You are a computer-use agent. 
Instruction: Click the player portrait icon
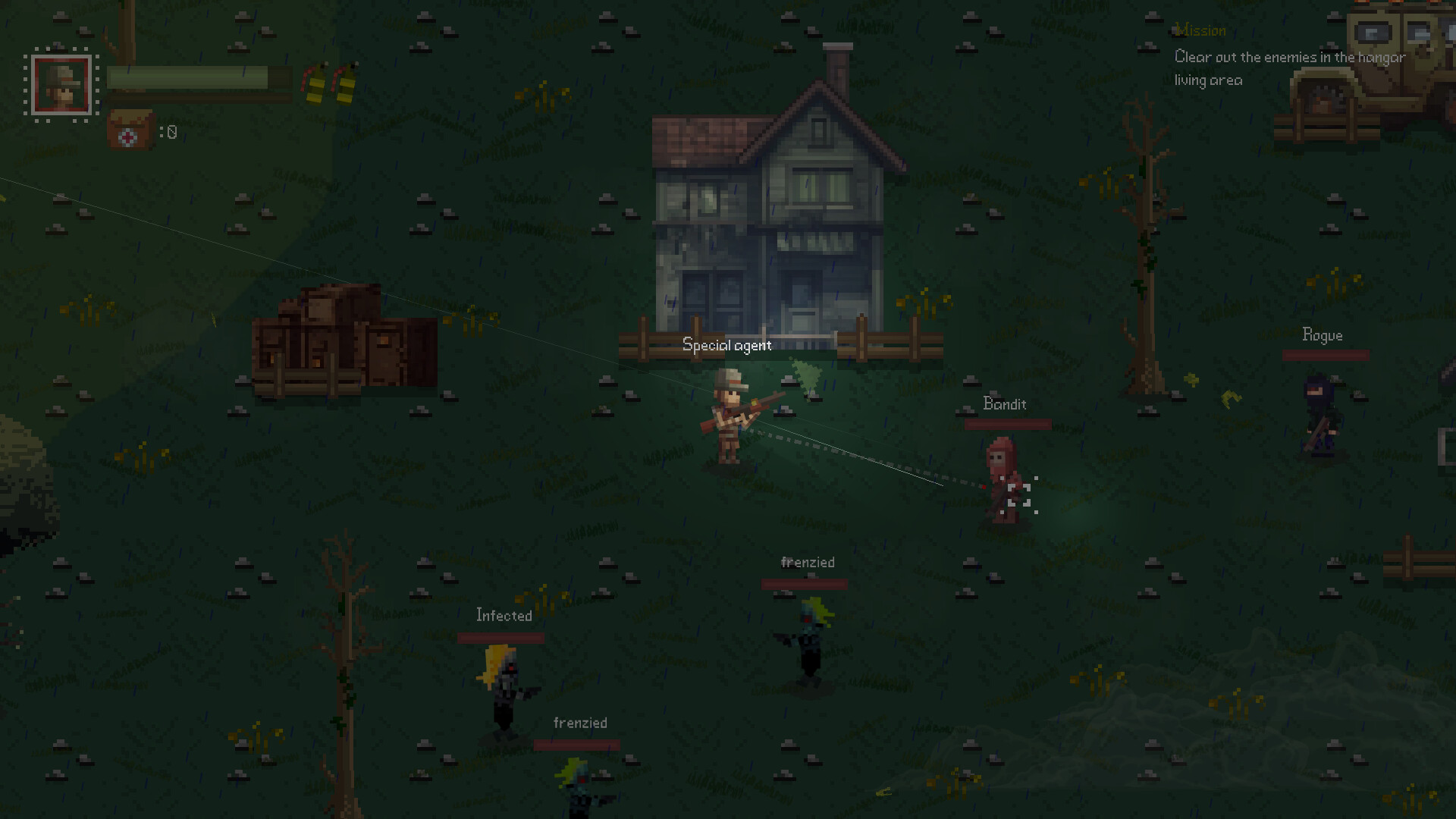pyautogui.click(x=61, y=83)
